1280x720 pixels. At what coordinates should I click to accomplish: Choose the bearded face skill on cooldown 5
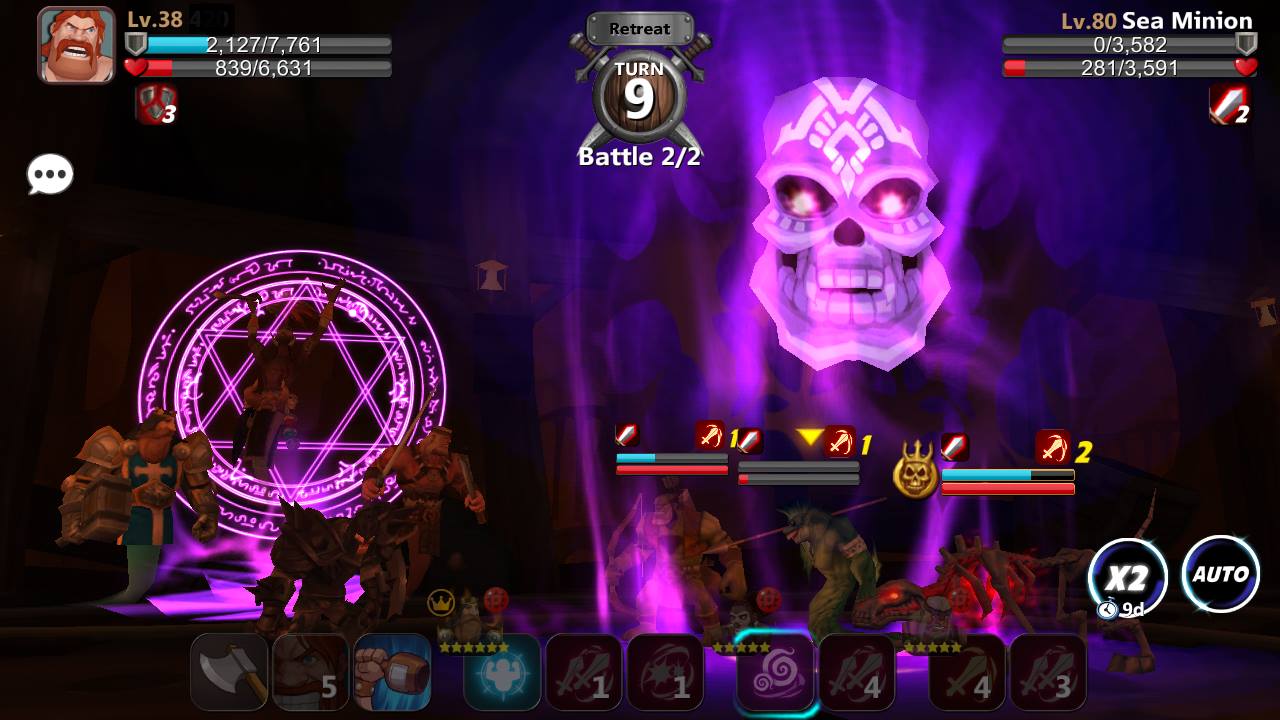(x=311, y=672)
